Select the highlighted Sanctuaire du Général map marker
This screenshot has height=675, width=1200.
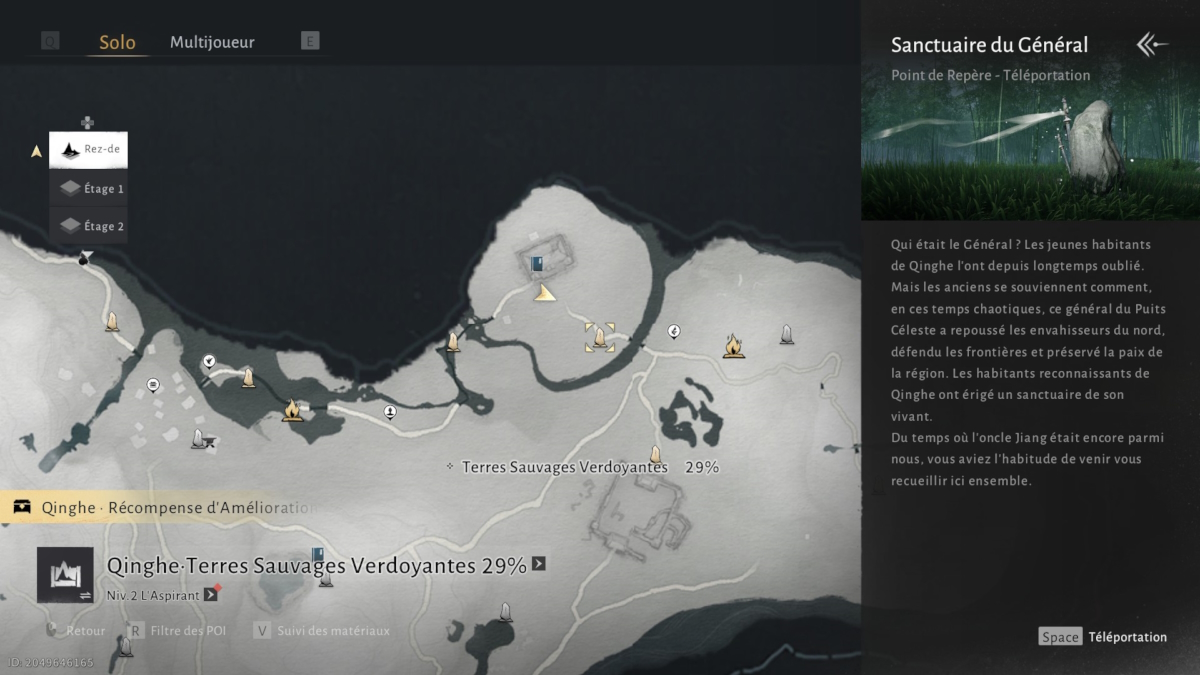pos(599,337)
